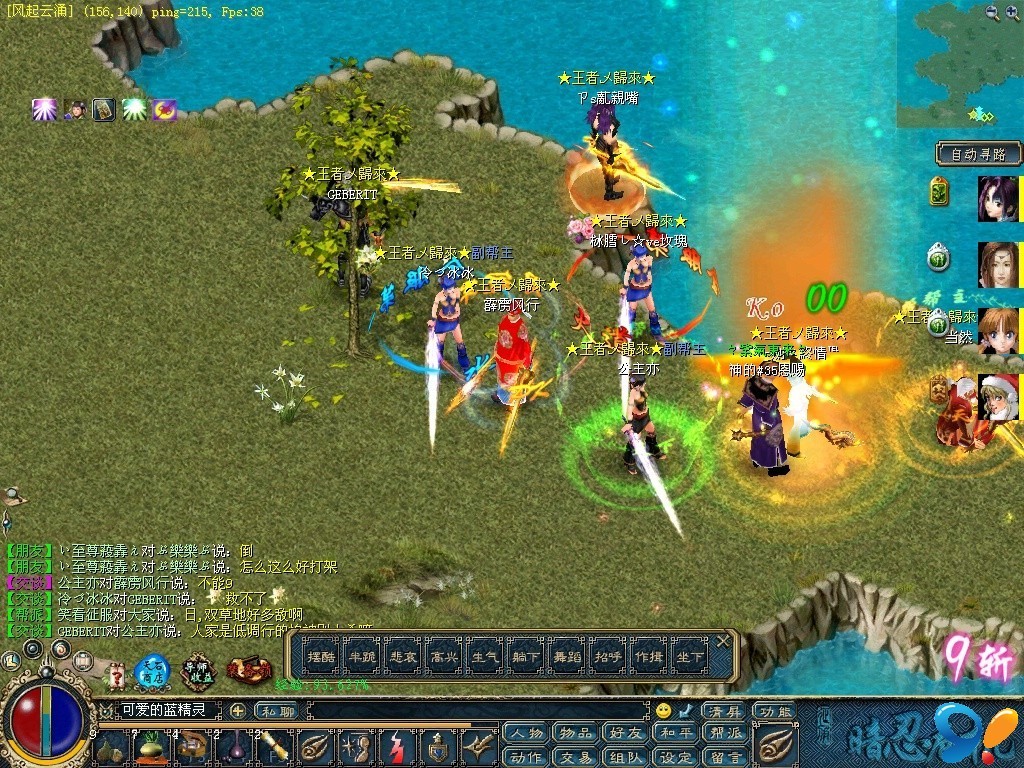Zoom in the minimap with the plus magnifier
1024x768 pixels.
(1012, 12)
